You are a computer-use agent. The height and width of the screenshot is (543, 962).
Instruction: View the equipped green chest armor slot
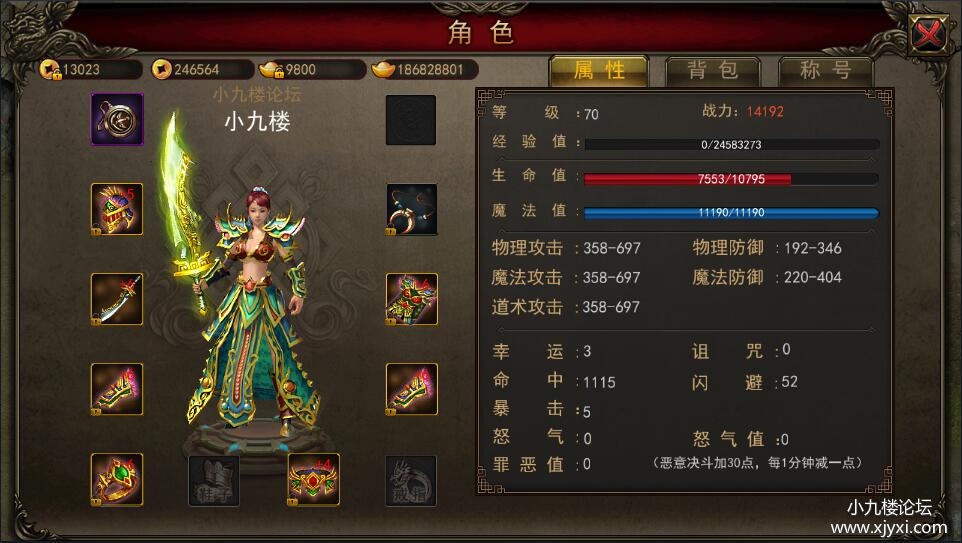coord(411,299)
